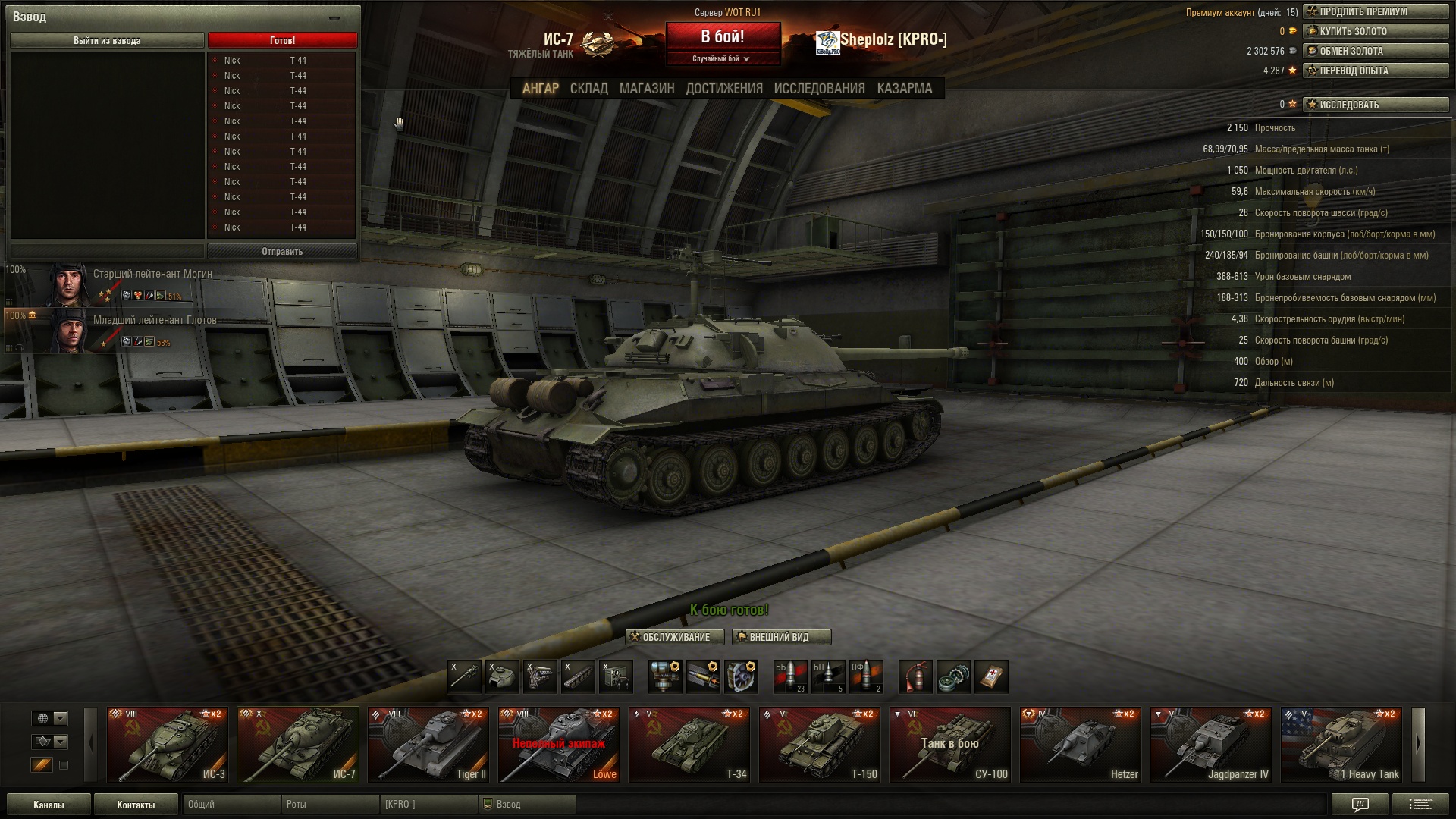Click the Готов! platoon ready button

click(x=282, y=40)
